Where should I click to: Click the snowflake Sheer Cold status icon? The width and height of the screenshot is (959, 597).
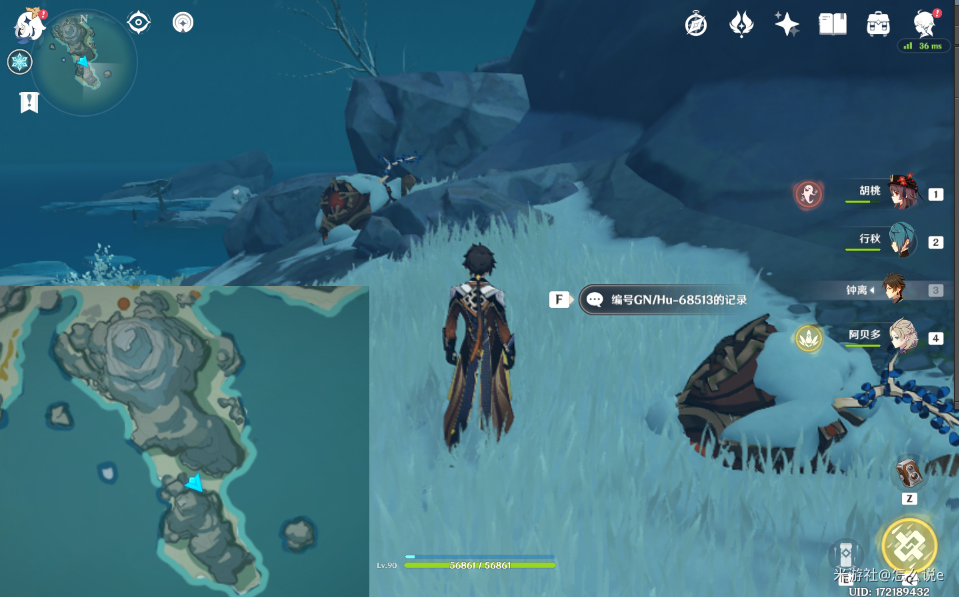[20, 63]
